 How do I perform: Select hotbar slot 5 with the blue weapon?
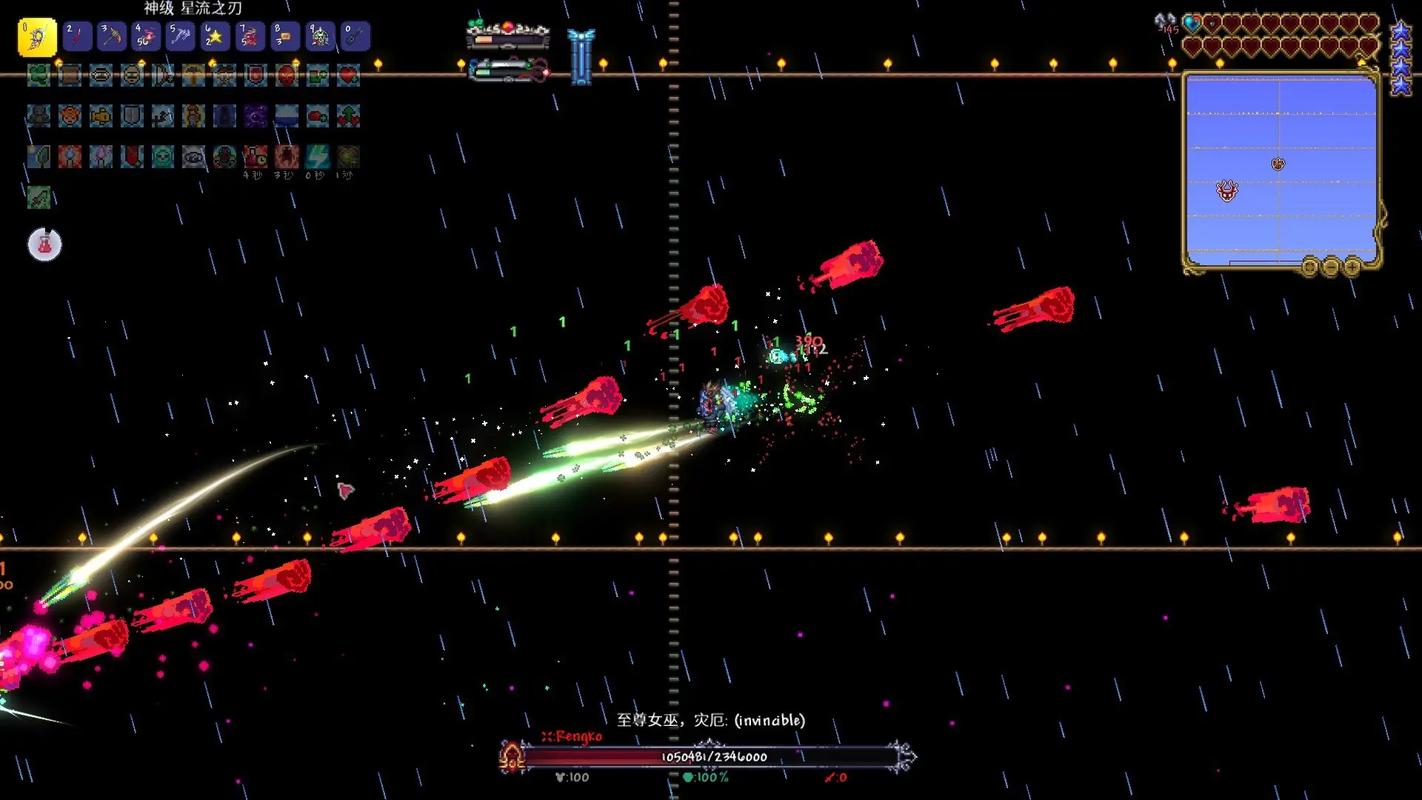pos(181,37)
